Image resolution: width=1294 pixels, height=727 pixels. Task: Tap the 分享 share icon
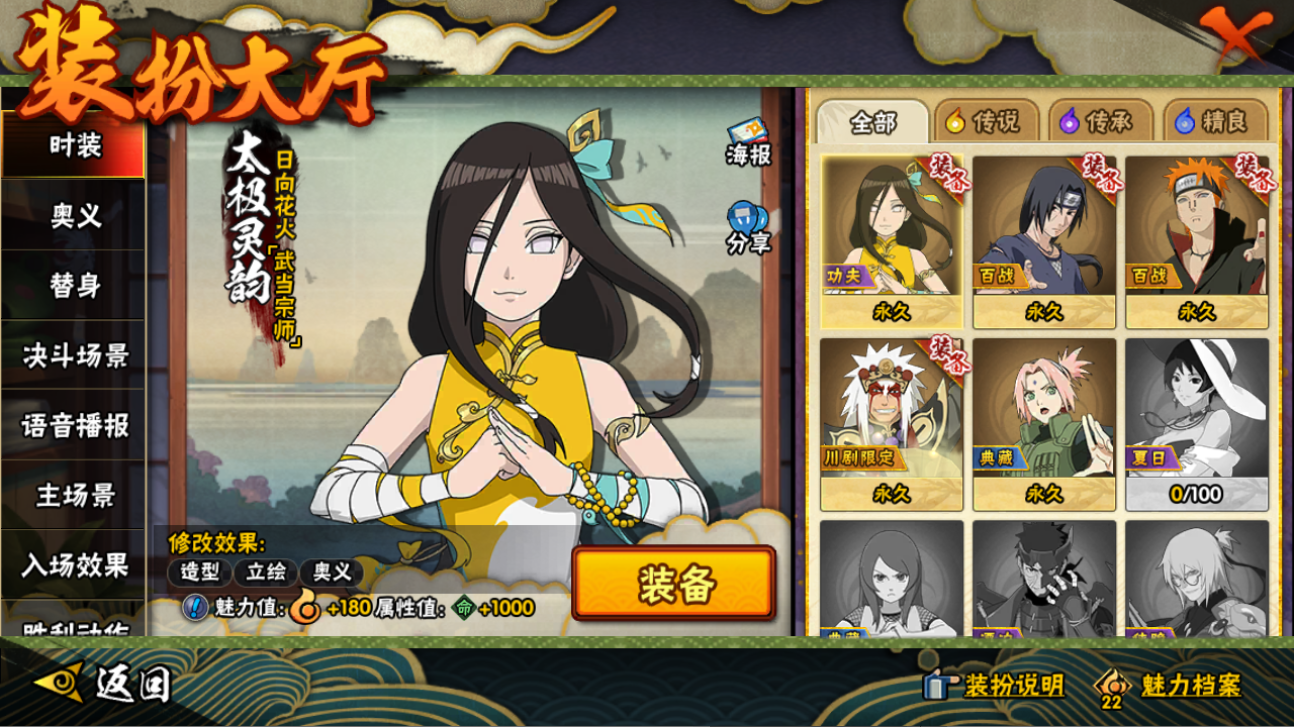748,228
